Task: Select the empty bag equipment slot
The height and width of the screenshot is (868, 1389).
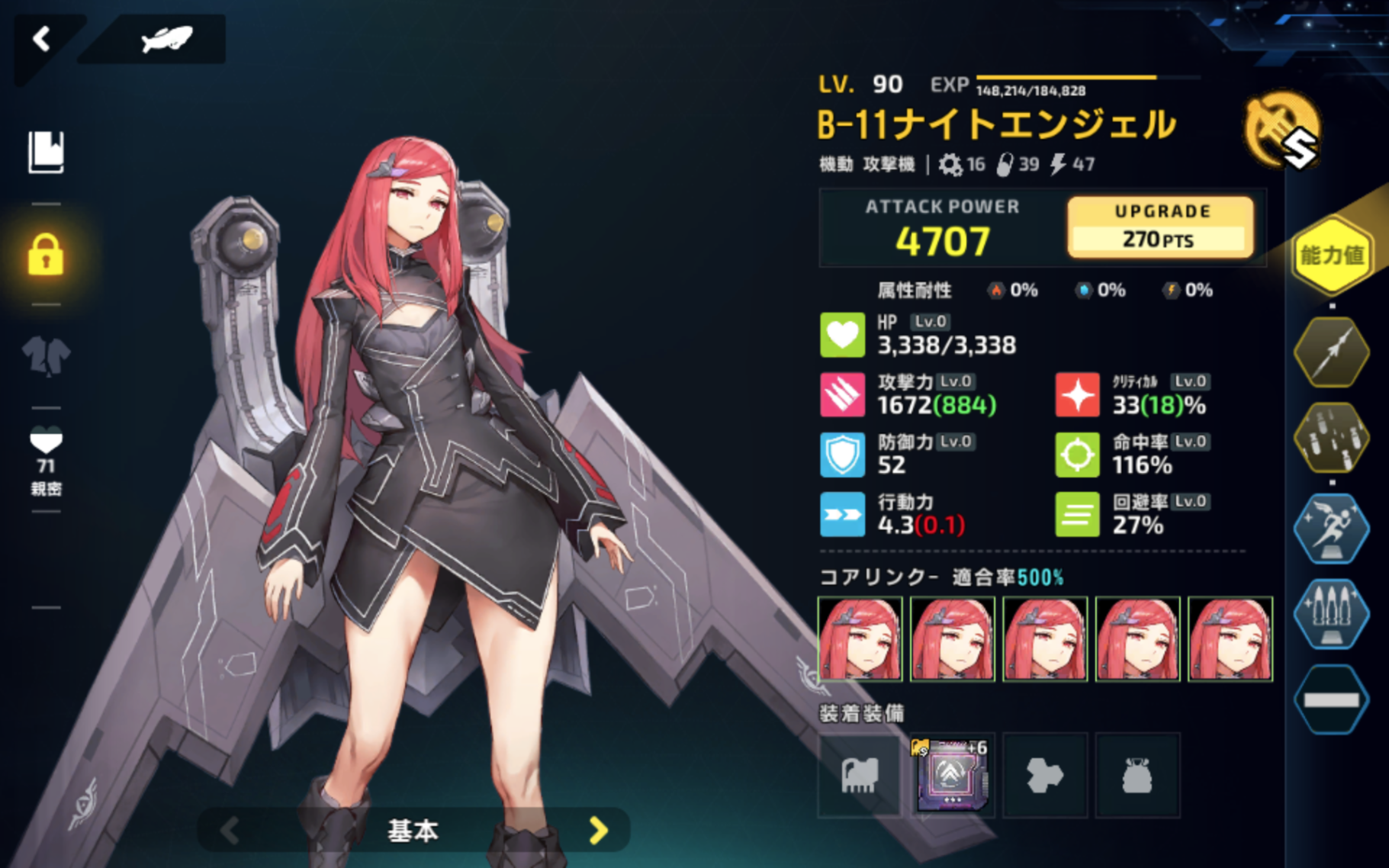Action: (x=1137, y=775)
